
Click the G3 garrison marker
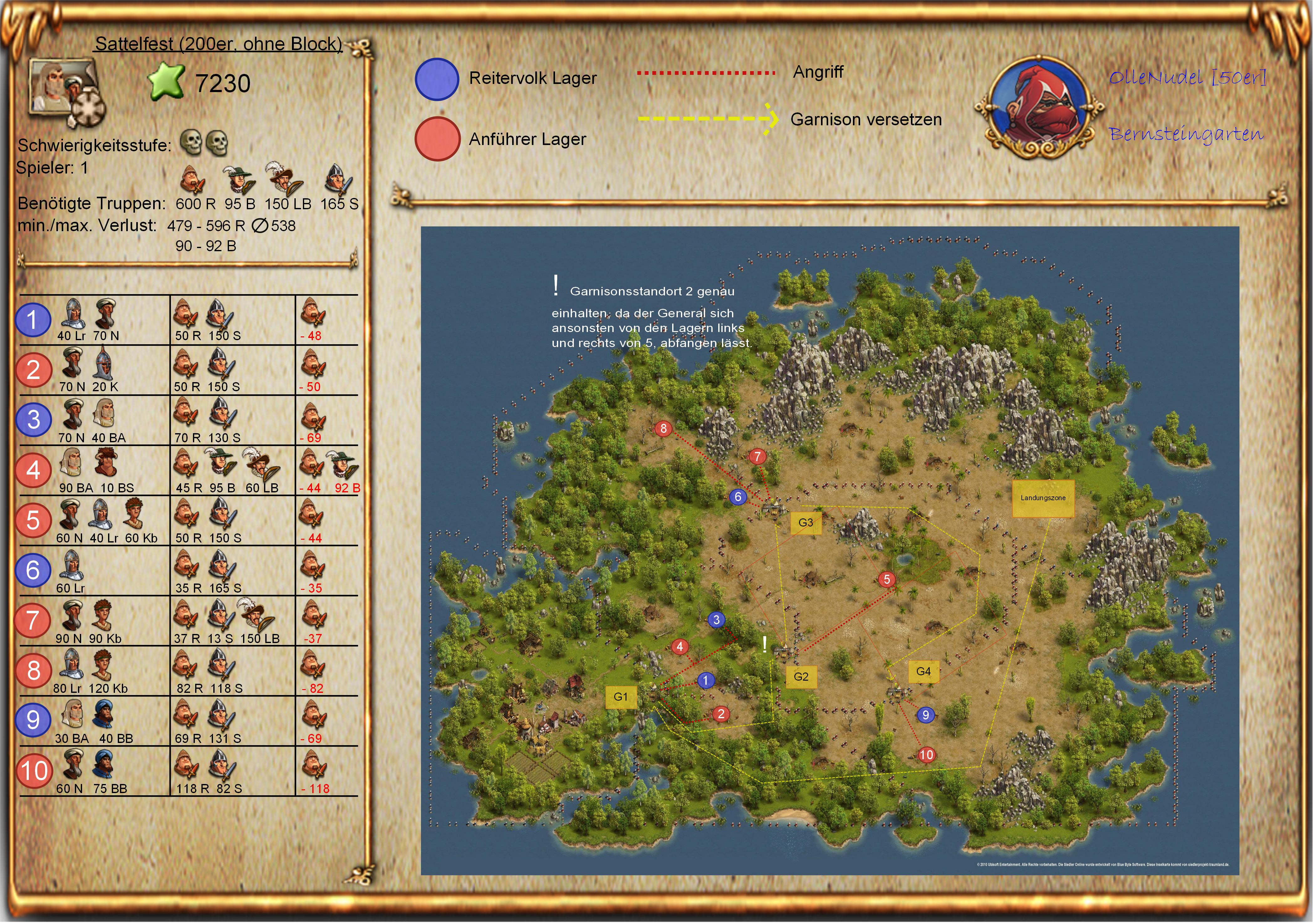click(806, 523)
